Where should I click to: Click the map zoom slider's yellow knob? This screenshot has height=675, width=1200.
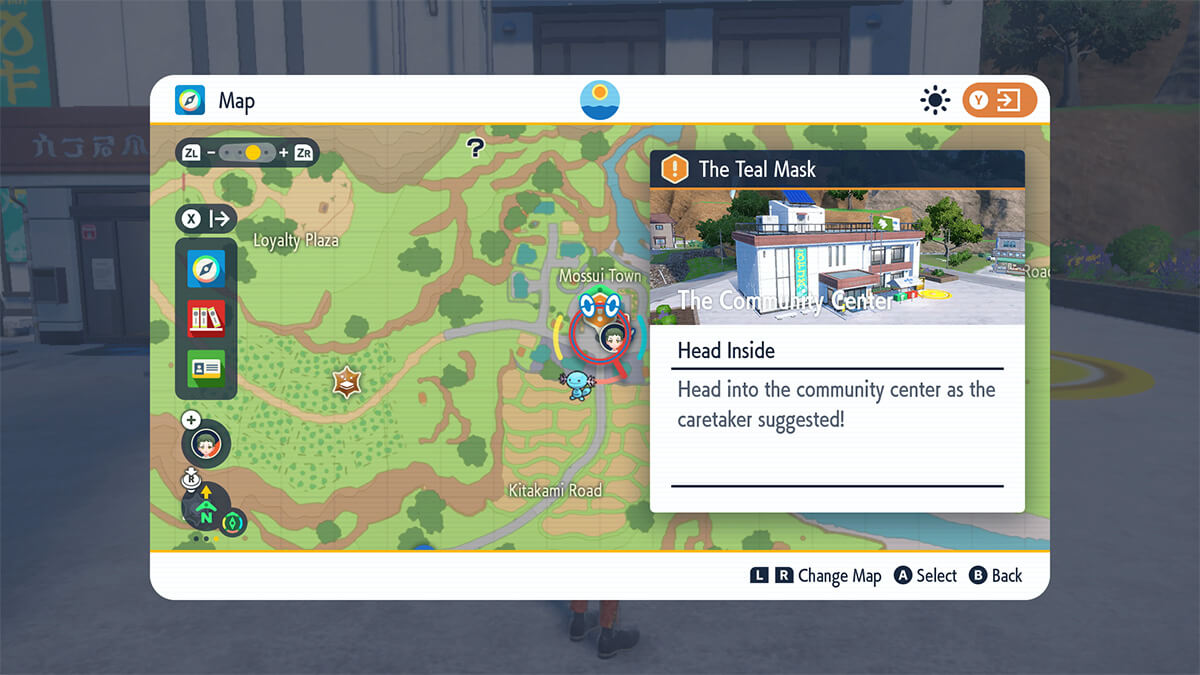pyautogui.click(x=253, y=152)
